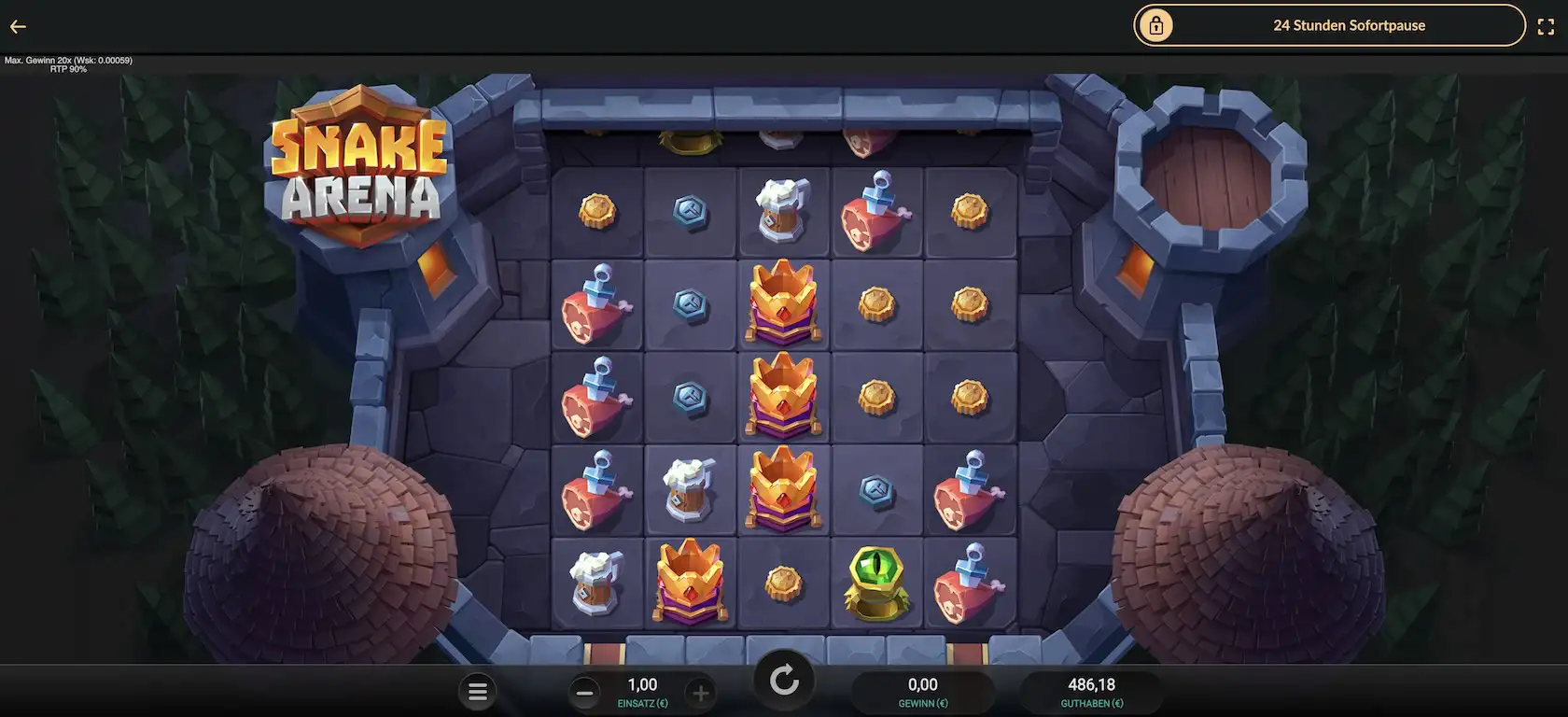Open the game menu with the hamburger icon

click(478, 691)
